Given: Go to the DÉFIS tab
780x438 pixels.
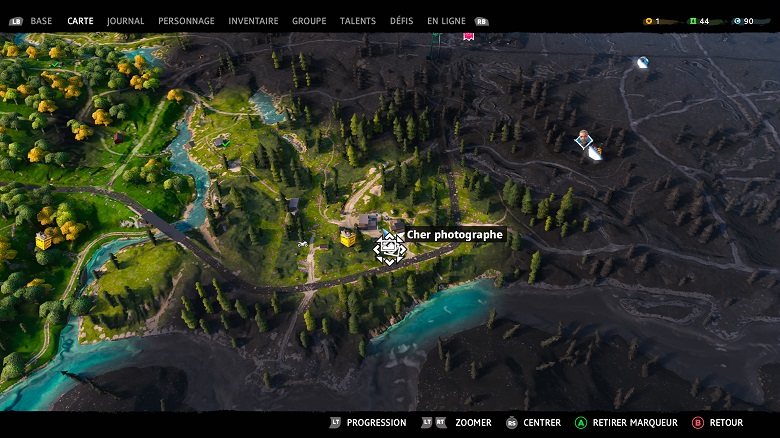Looking at the screenshot, I should tap(401, 21).
